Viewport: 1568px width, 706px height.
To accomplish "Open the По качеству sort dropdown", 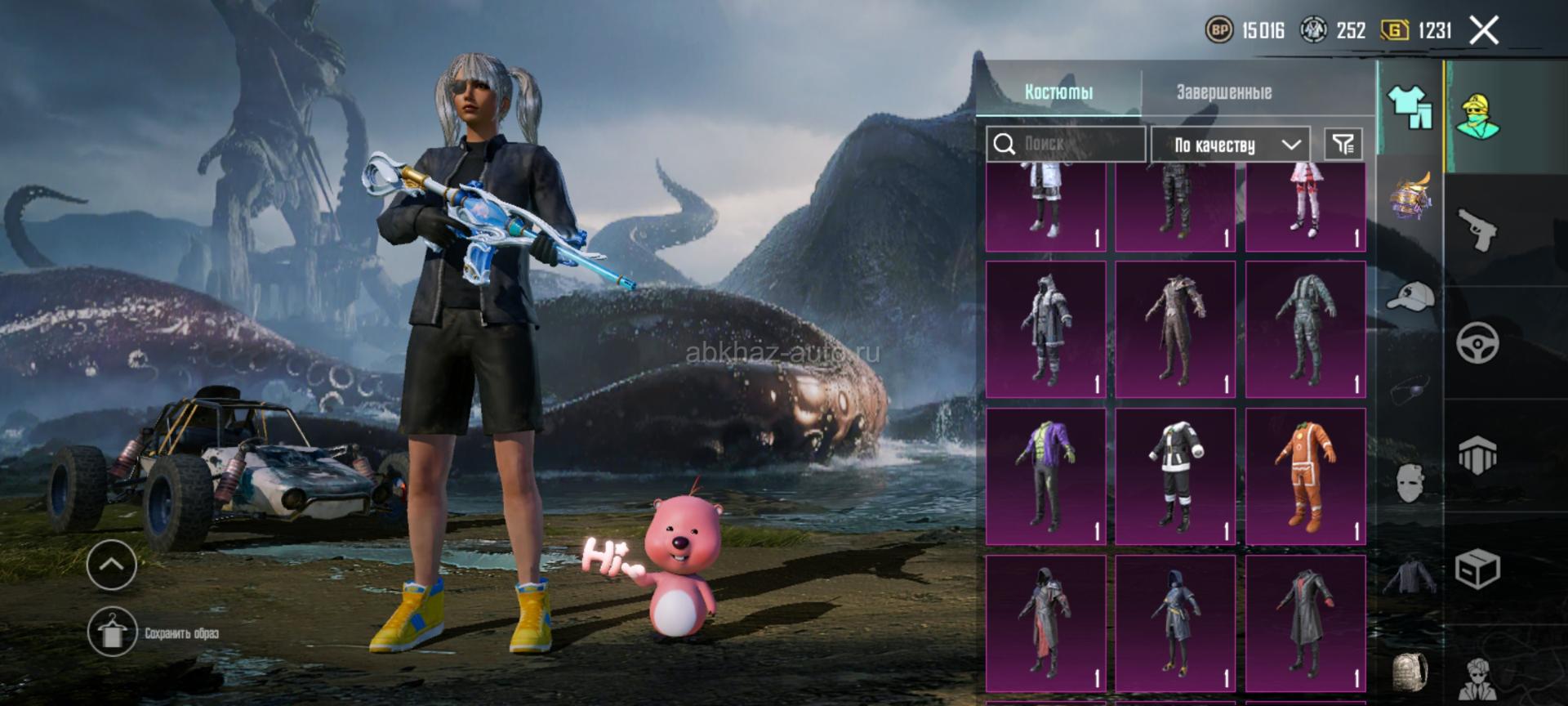I will (x=1231, y=145).
